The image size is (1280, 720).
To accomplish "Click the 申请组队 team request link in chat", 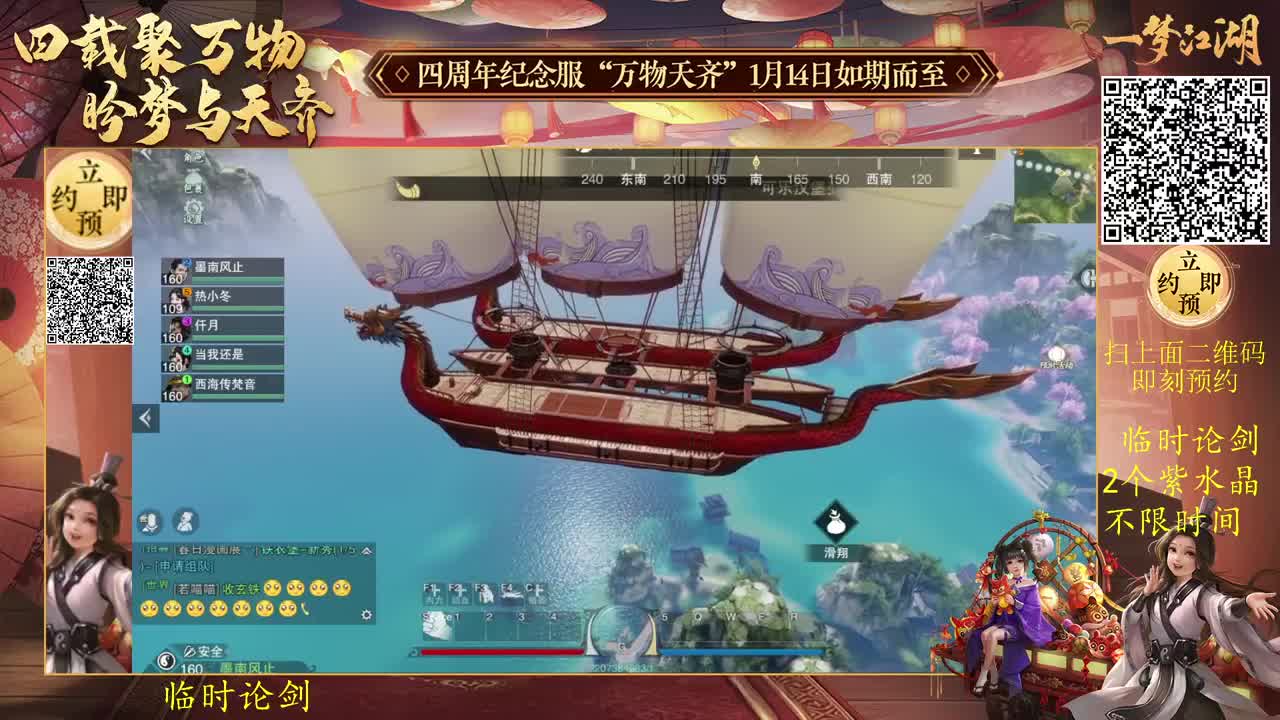I will pos(186,568).
